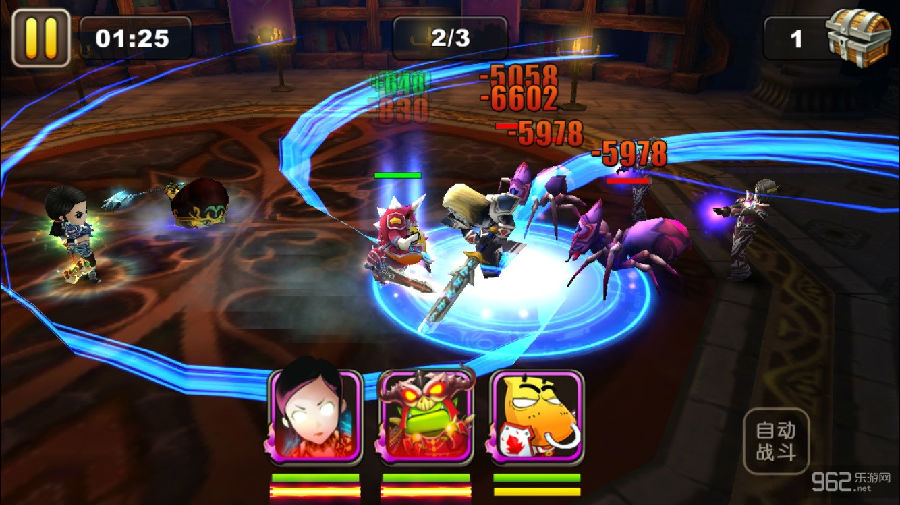The width and height of the screenshot is (900, 505).
Task: Pause the battle with the pause button
Action: pos(40,38)
